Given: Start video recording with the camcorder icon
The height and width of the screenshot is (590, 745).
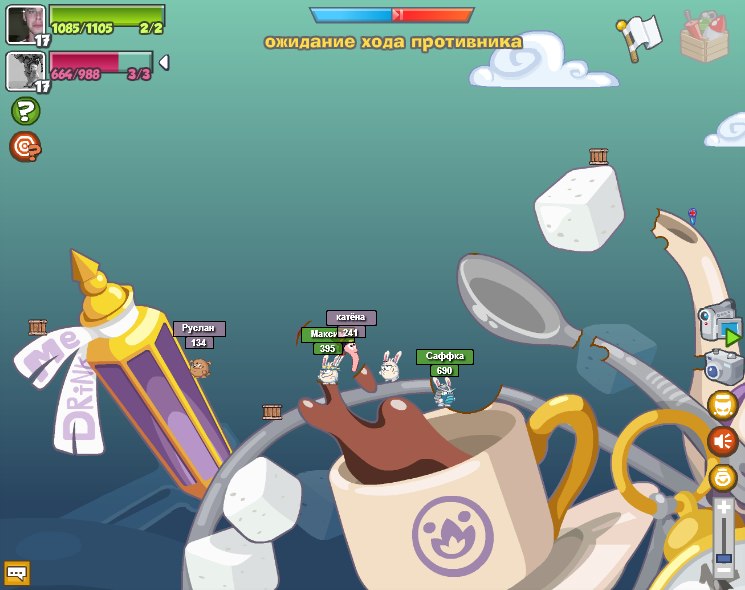Looking at the screenshot, I should pos(718,323).
